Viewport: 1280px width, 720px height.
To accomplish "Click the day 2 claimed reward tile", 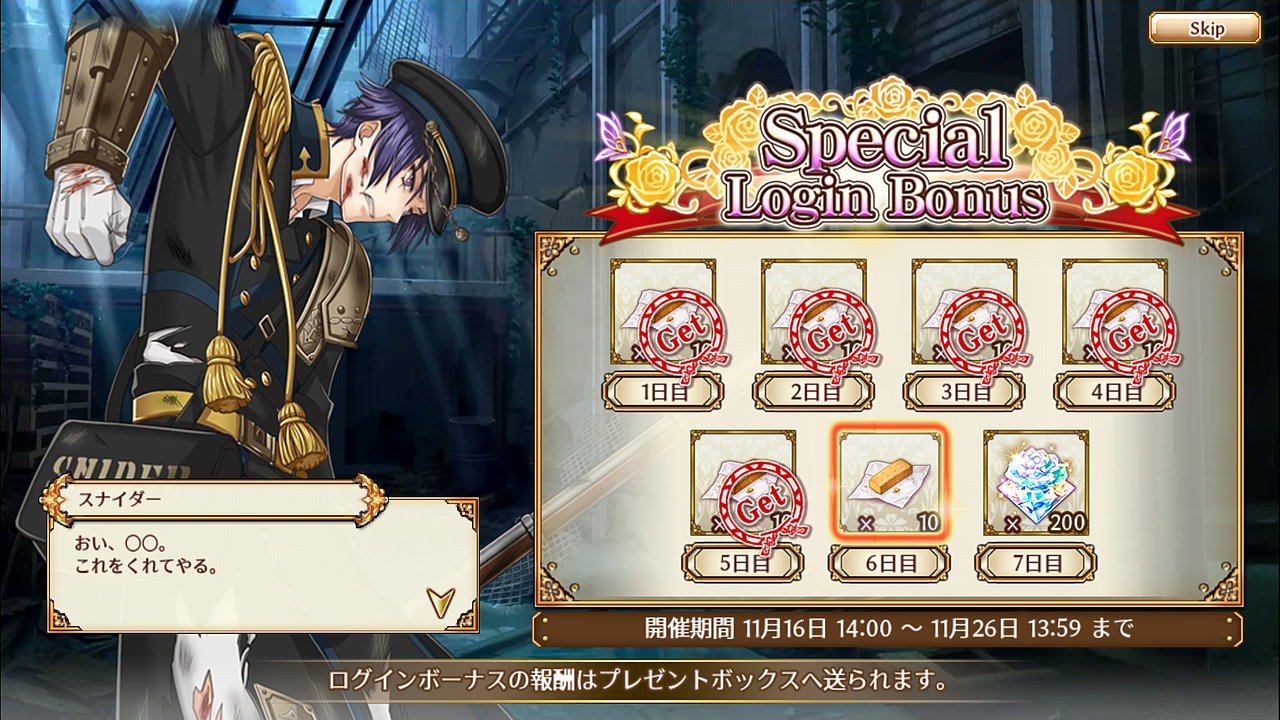I will pos(813,313).
